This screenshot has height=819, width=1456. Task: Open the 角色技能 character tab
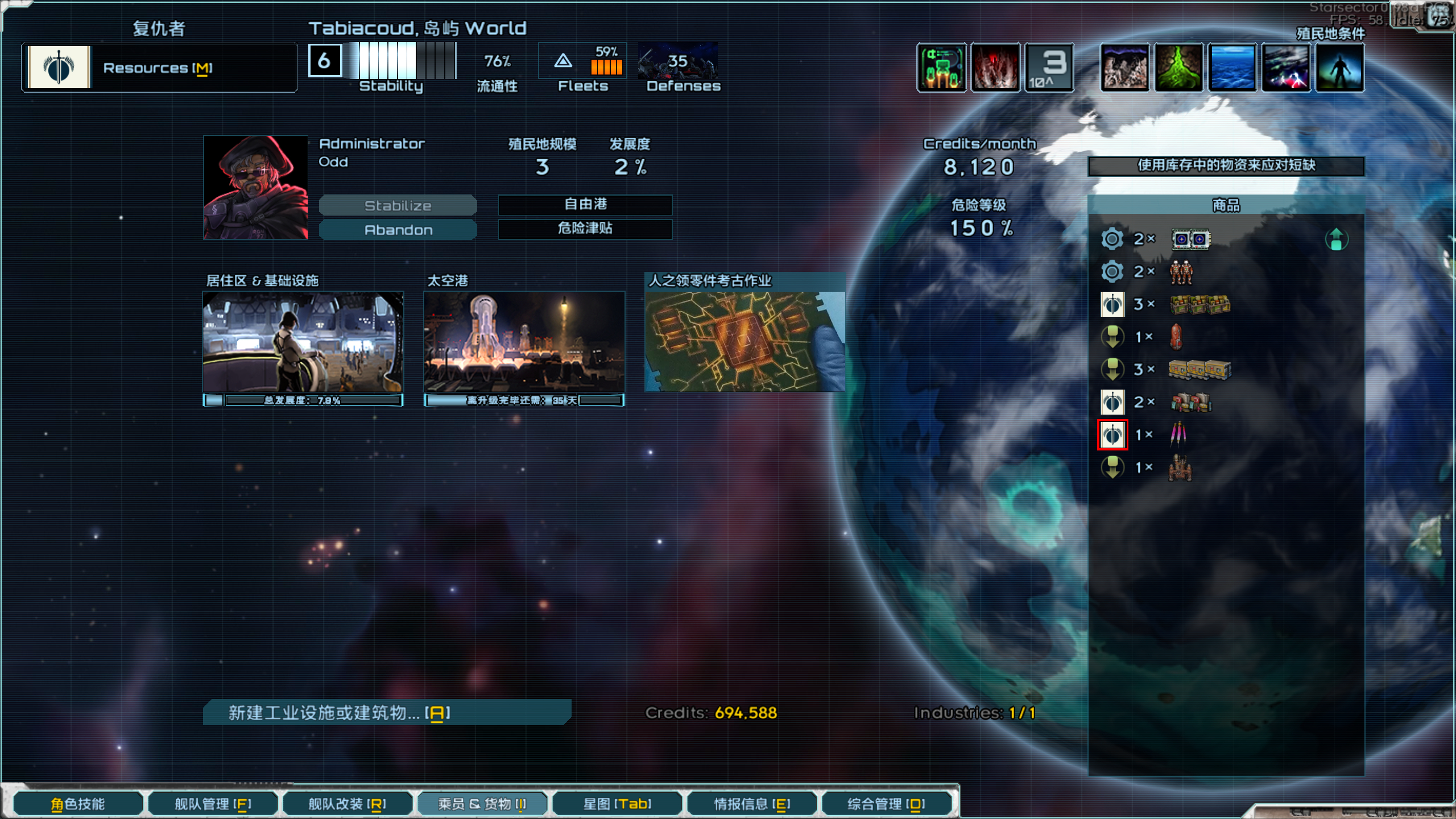coord(78,804)
